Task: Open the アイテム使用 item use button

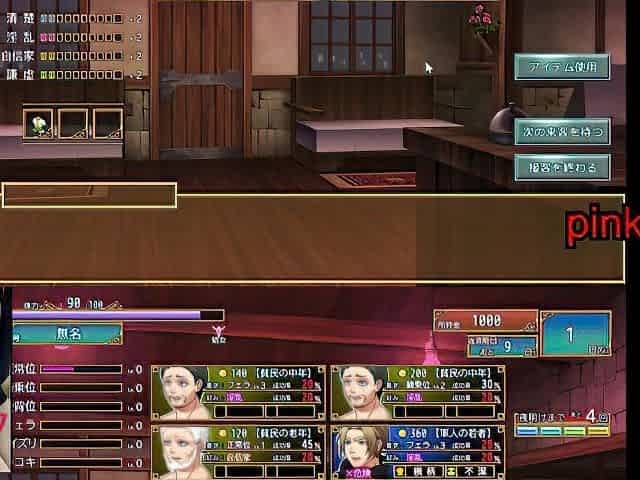Action: (x=562, y=67)
